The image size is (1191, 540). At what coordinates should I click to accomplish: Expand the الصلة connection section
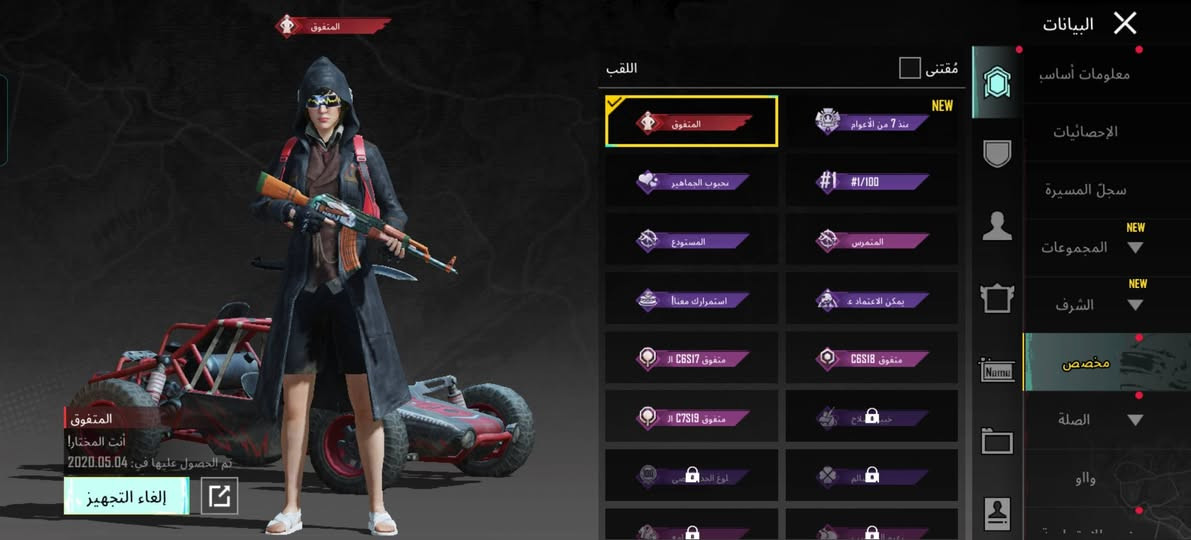coord(1090,420)
